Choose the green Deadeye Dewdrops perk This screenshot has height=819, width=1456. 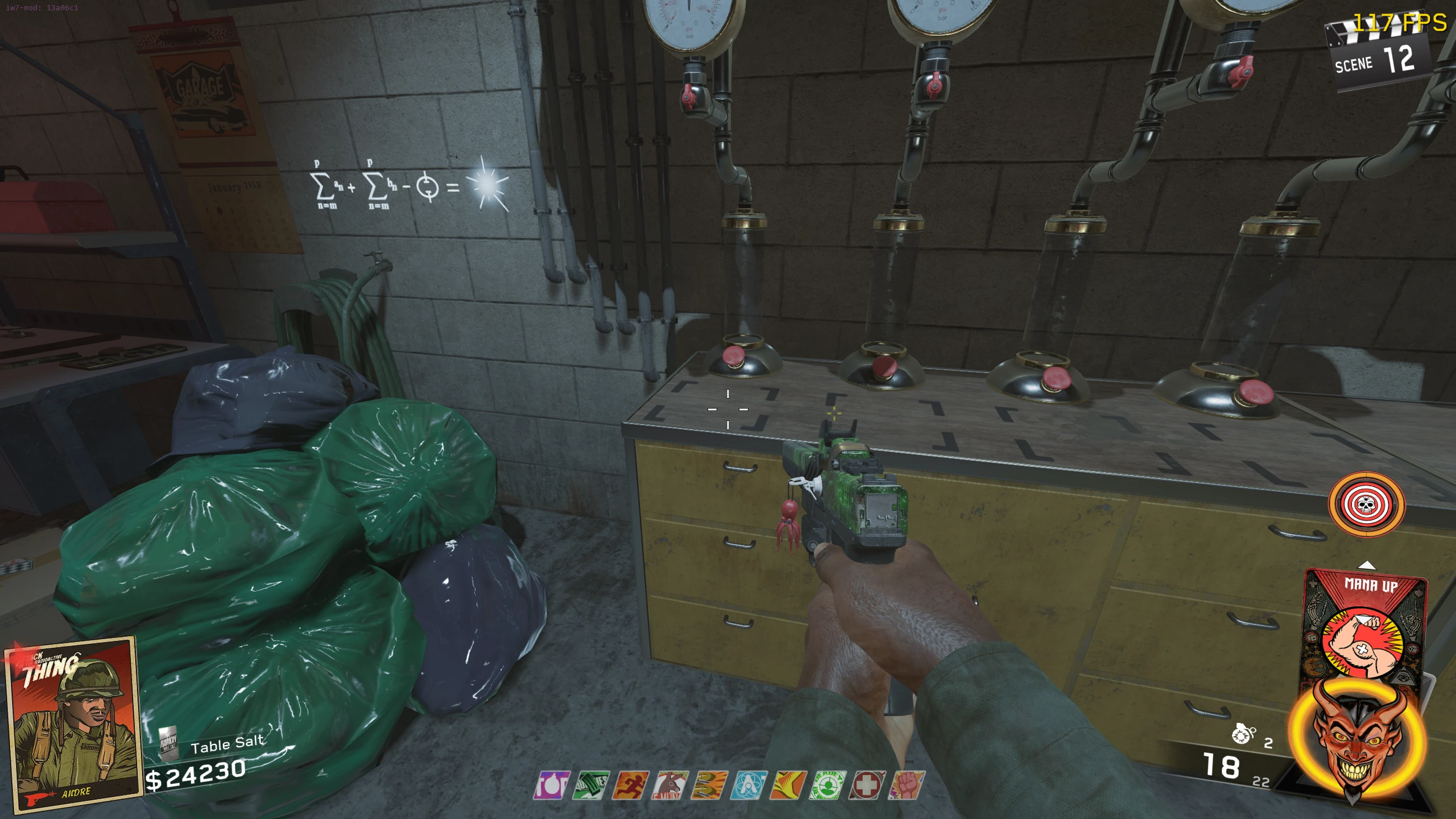828,785
